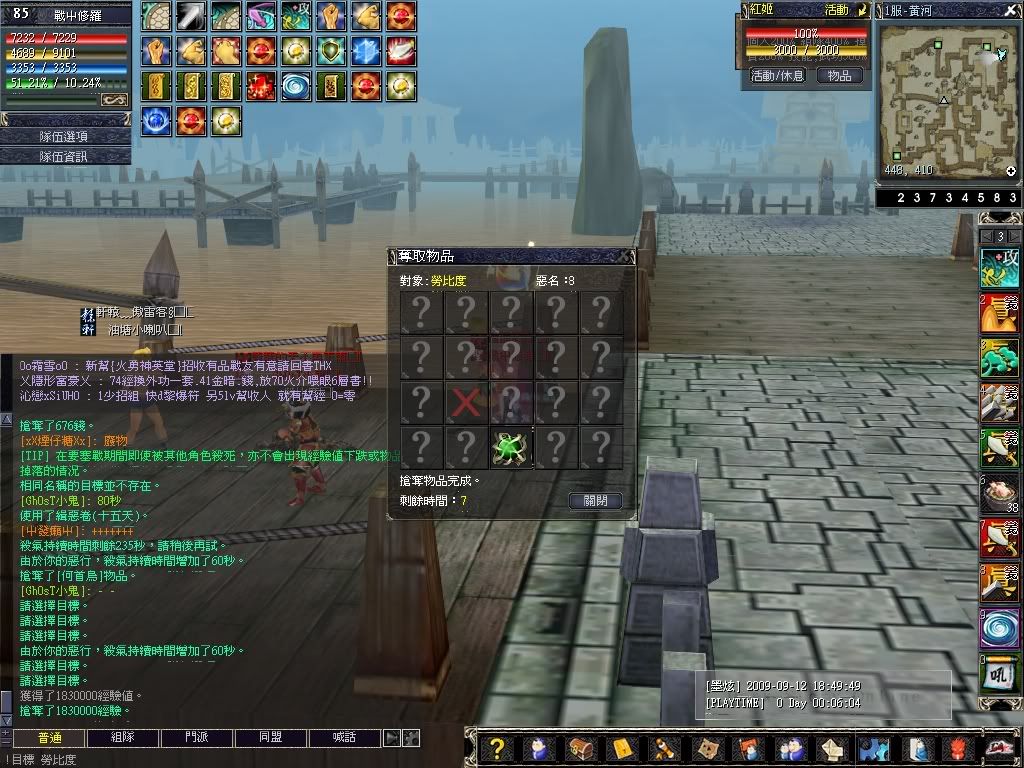Toggle the pet 活動/休息 button
Screen dimensions: 1024x768
(x=777, y=76)
